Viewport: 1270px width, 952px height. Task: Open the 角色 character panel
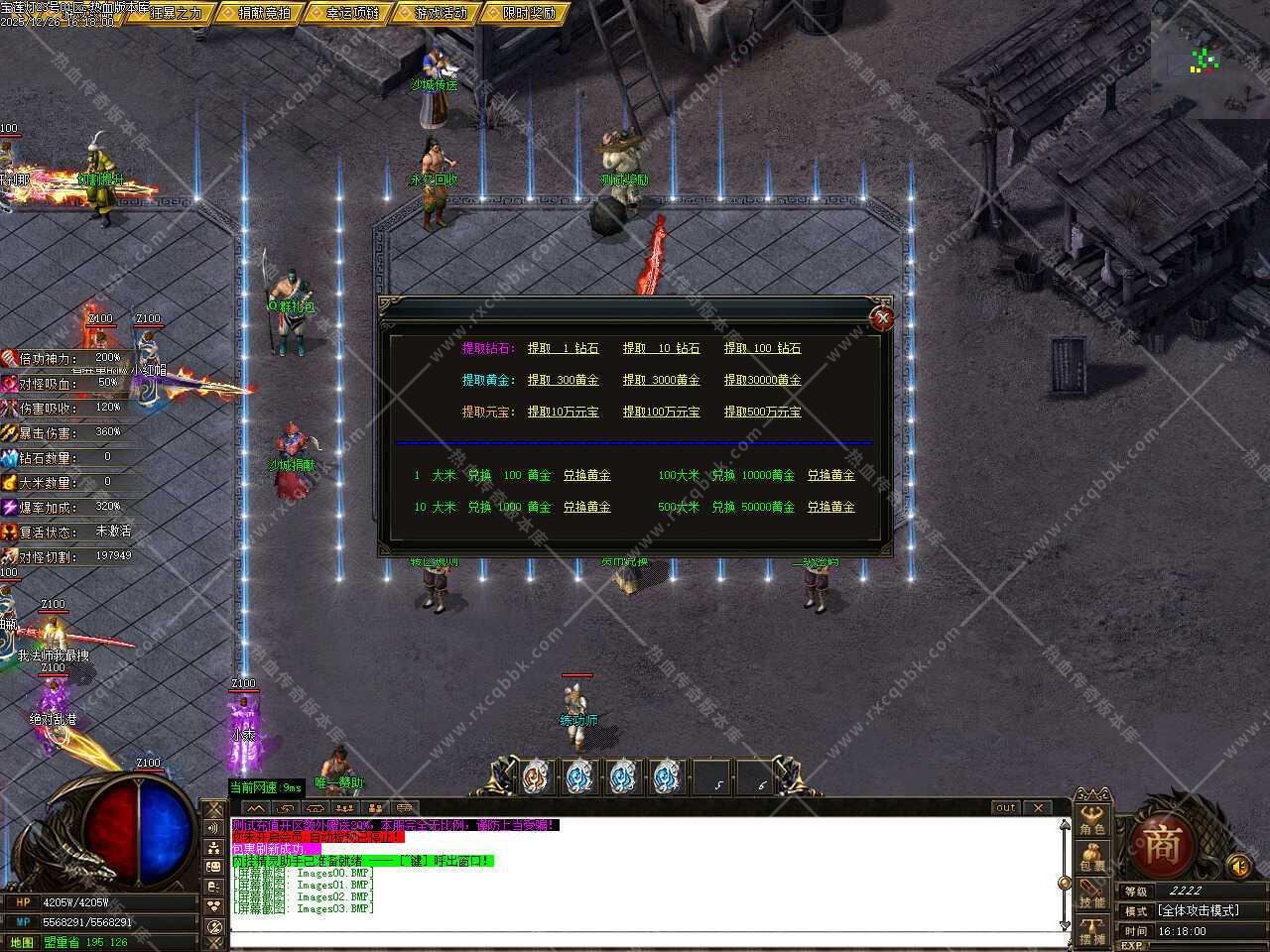[x=1092, y=821]
